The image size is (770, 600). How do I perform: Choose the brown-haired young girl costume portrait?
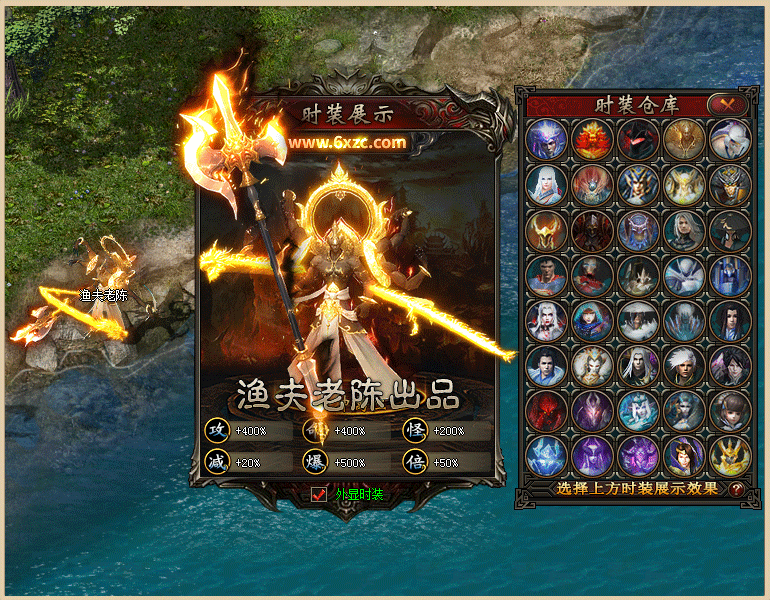coord(729,410)
